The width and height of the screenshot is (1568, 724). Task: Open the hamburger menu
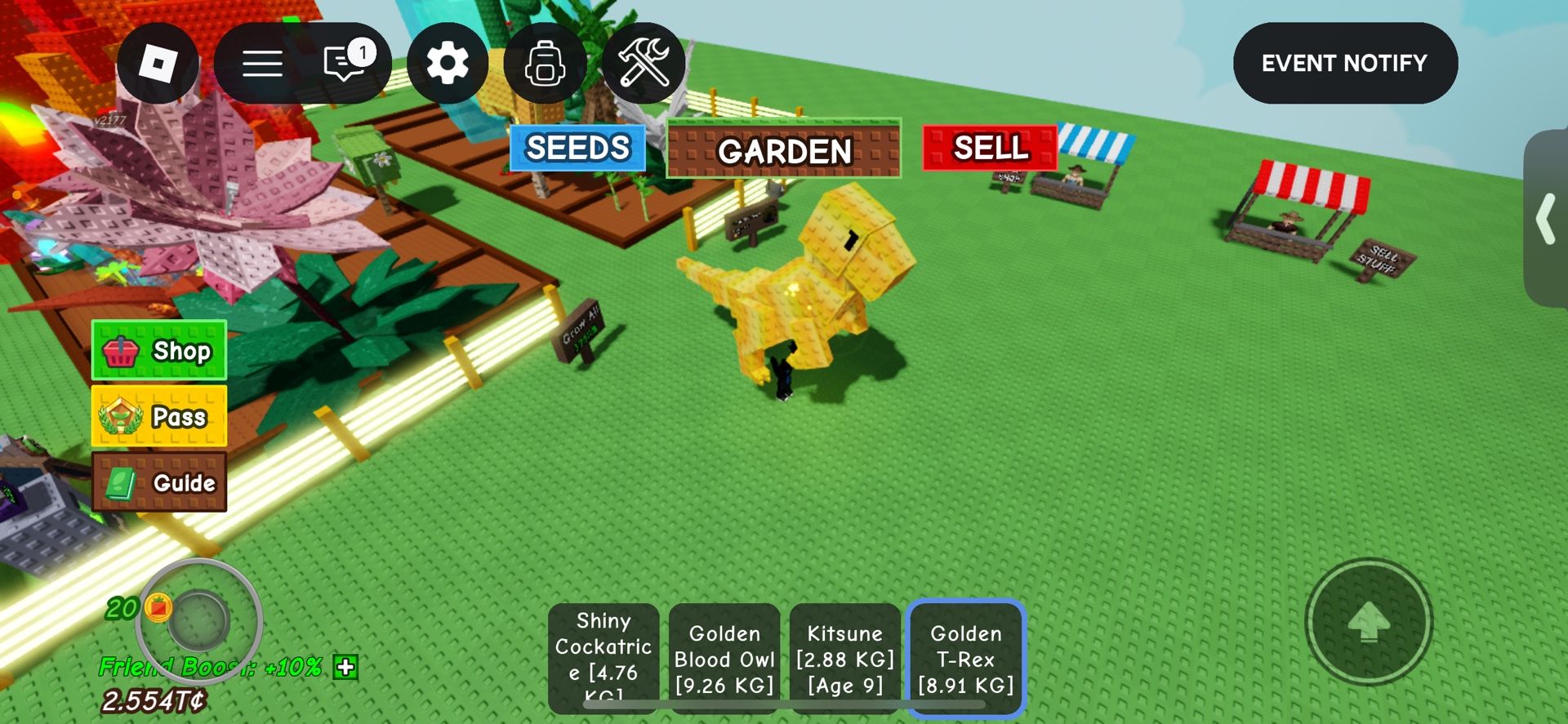(261, 63)
